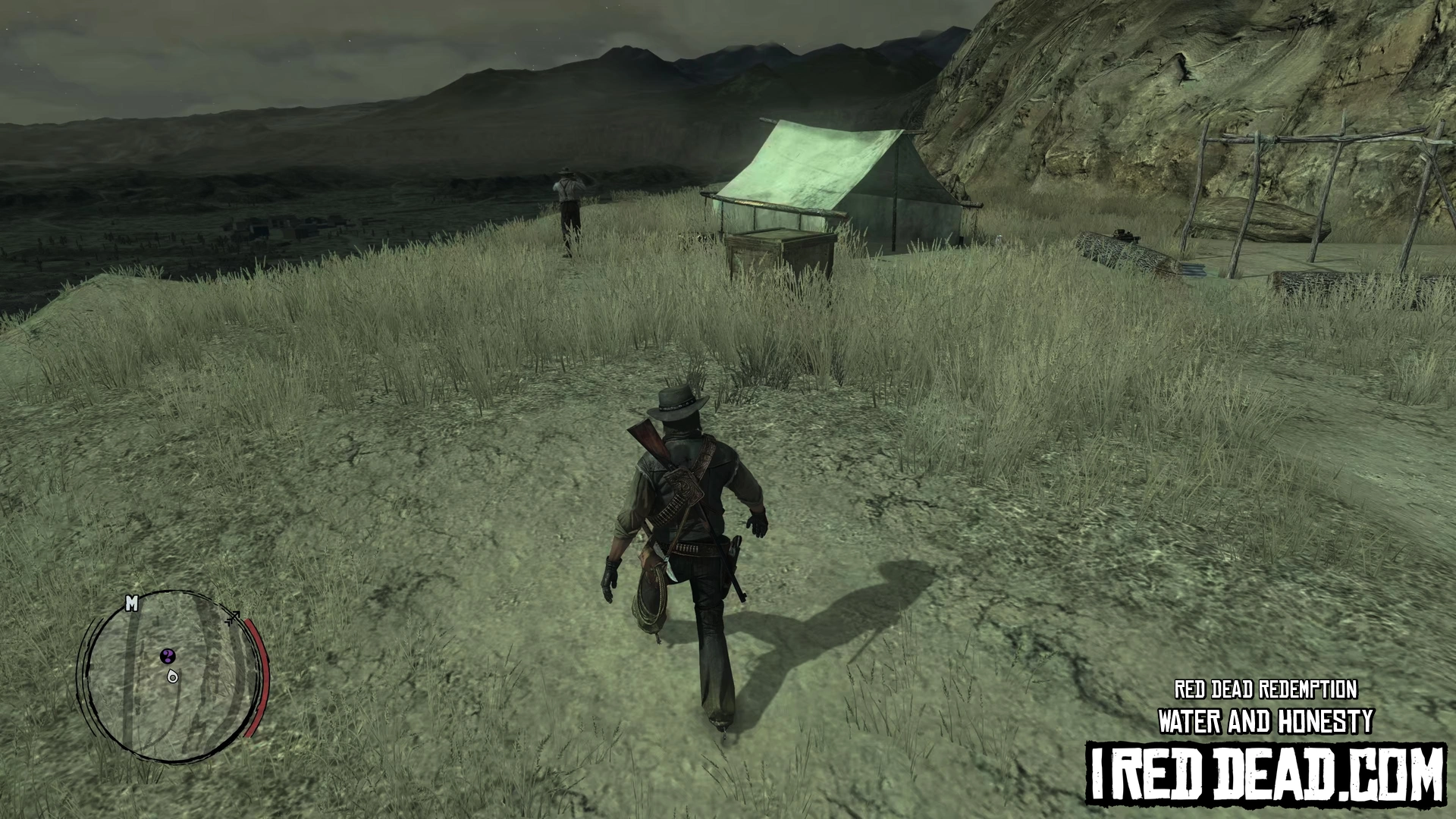Click the purple stranger question-mark marker on the minimap
Image resolution: width=1456 pixels, height=819 pixels.
(168, 655)
